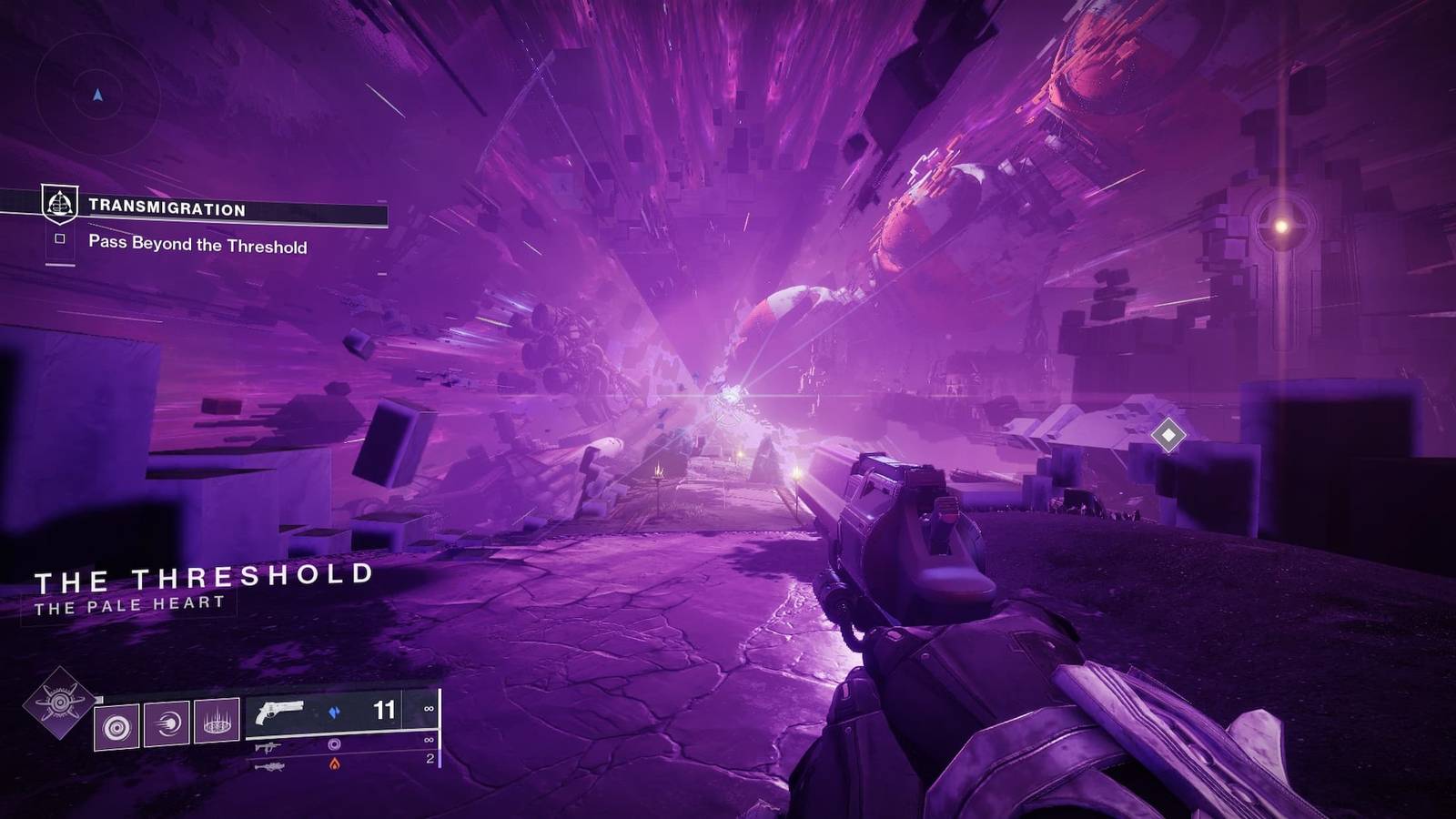This screenshot has height=819, width=1456.
Task: Choose the solar heavy launcher weapon
Action: coord(269,766)
